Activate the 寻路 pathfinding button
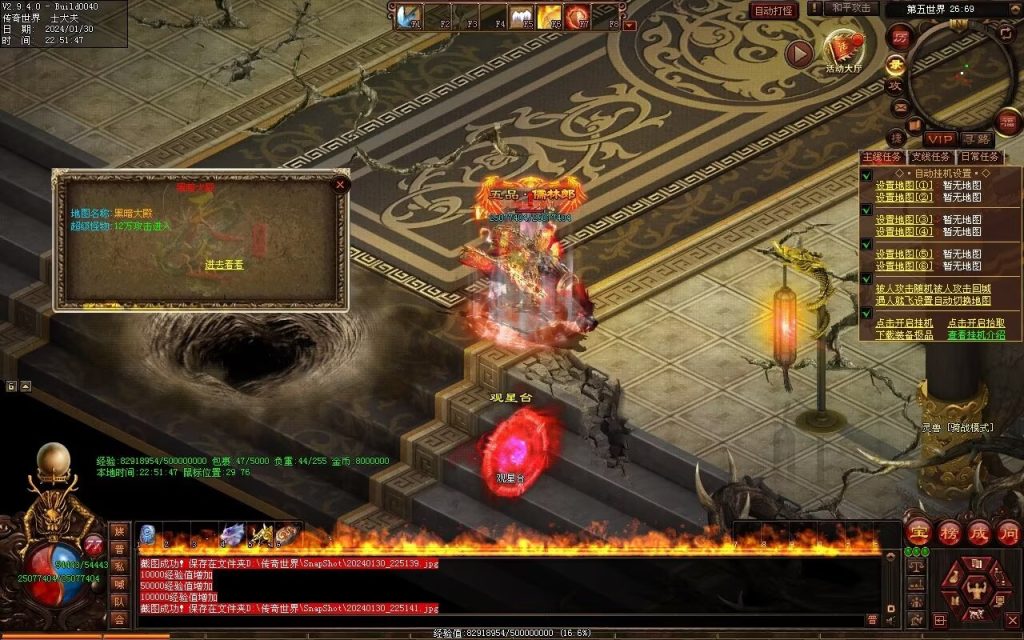 point(977,139)
